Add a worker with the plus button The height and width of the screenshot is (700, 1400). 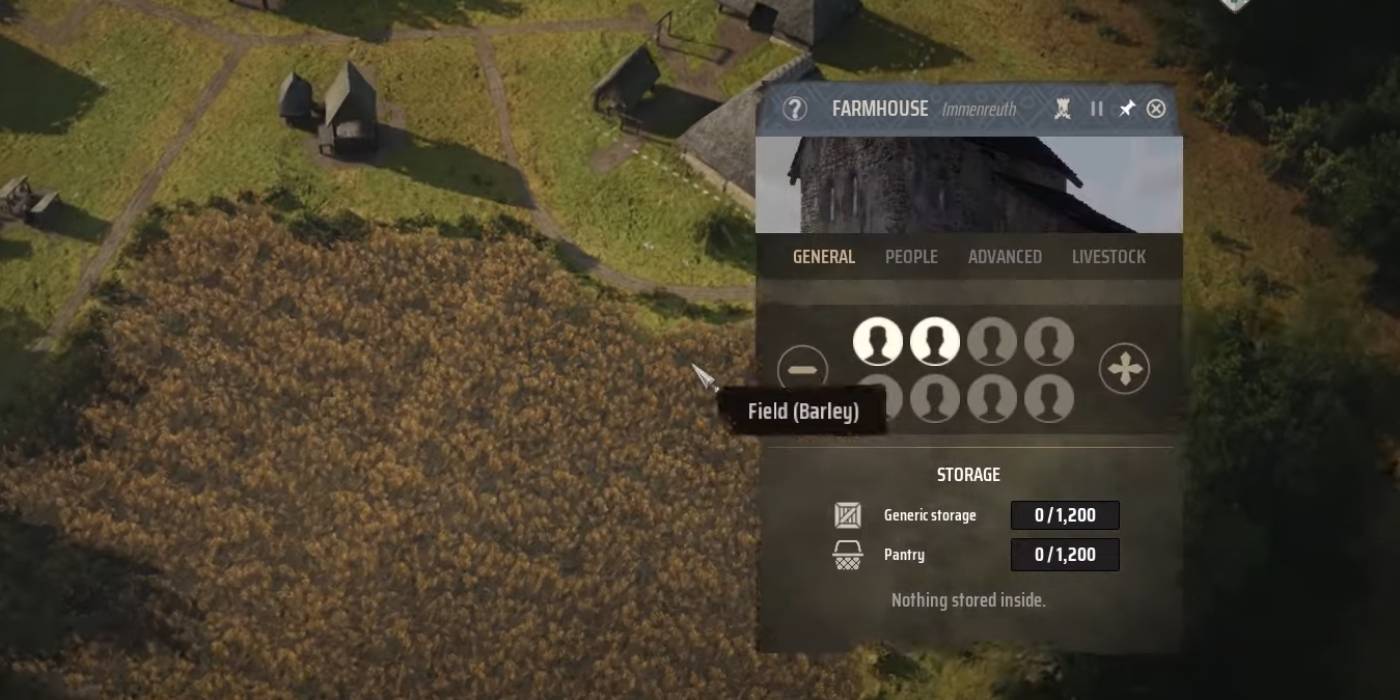pos(1124,370)
